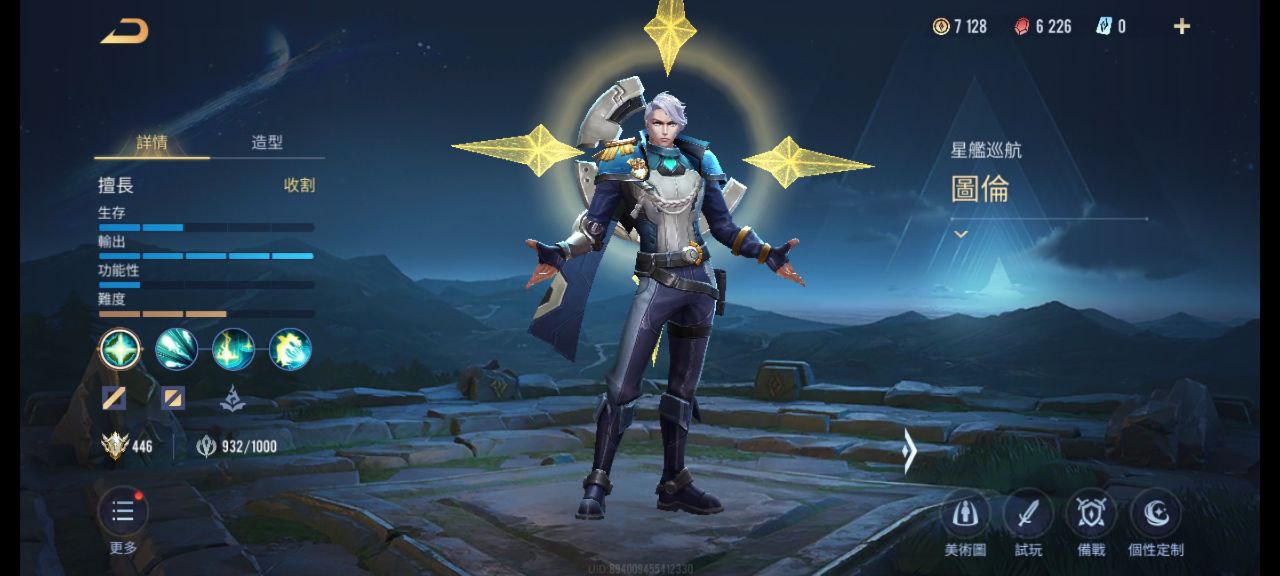Select the four-pointed star passive skill icon
Viewport: 1280px width, 576px height.
[x=120, y=349]
